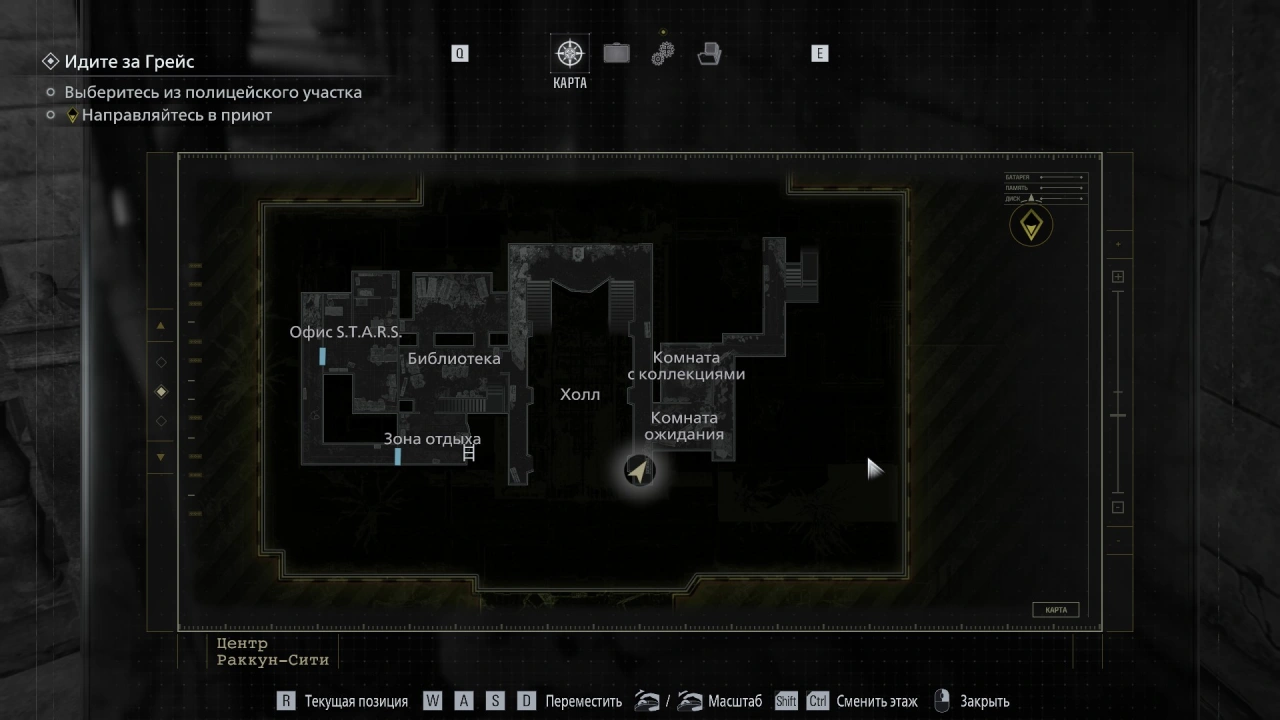This screenshot has height=720, width=1280.
Task: Select the compass map tab
Action: point(570,53)
